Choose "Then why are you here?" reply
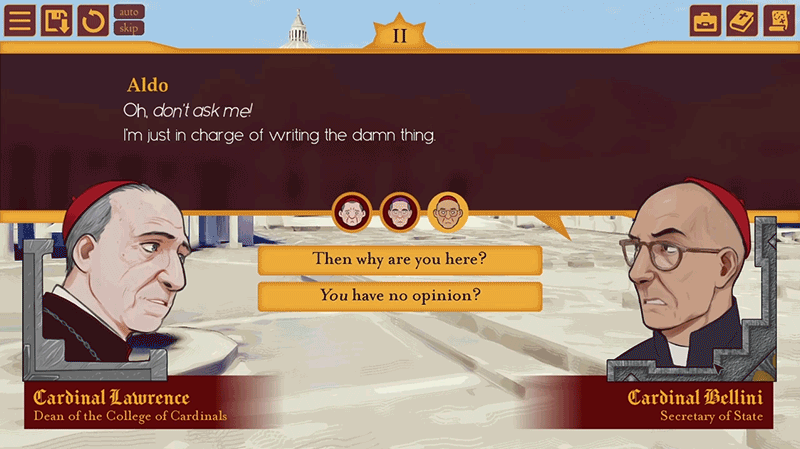 (400, 260)
